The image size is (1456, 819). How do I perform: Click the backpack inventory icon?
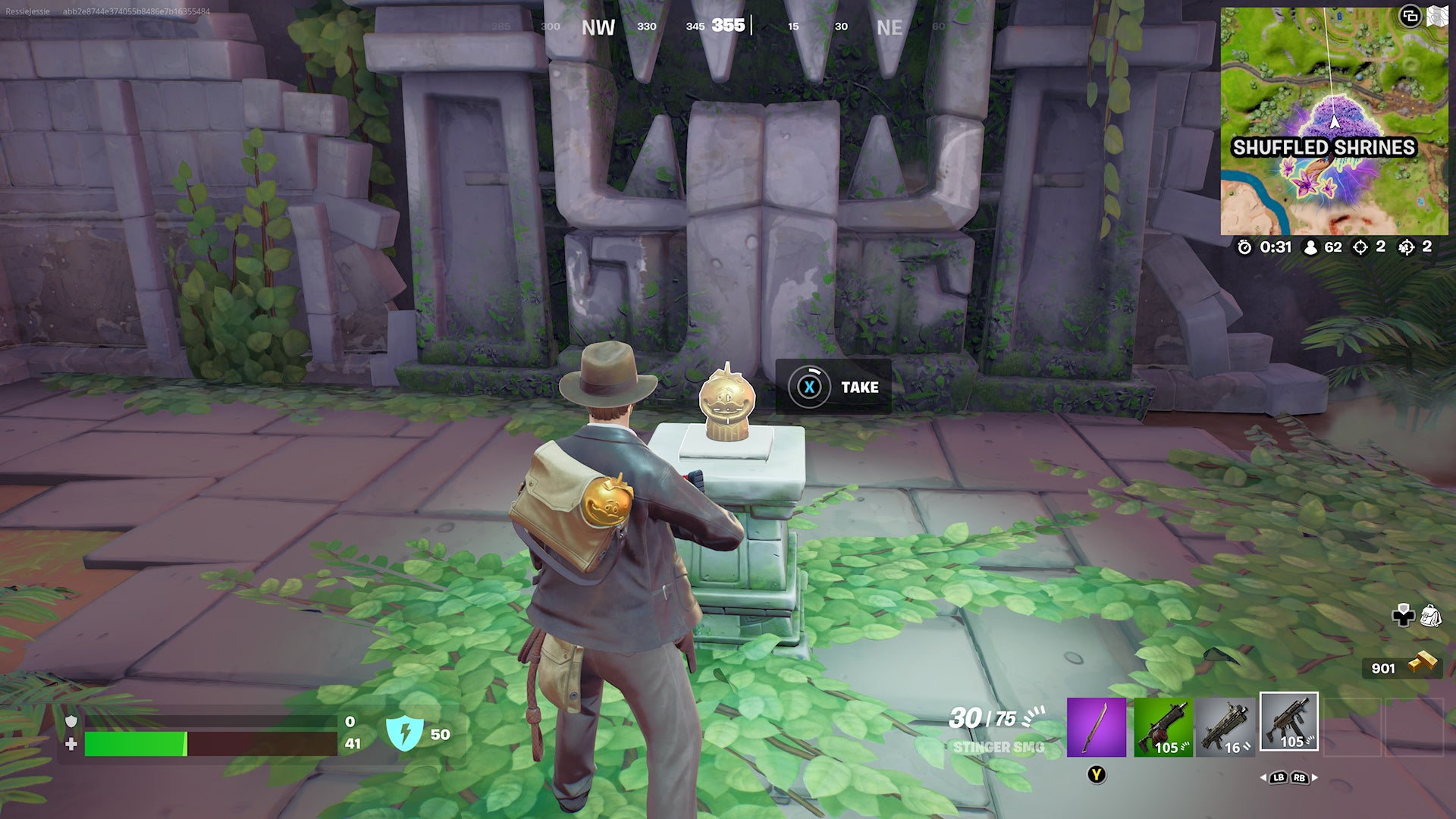tap(1432, 614)
